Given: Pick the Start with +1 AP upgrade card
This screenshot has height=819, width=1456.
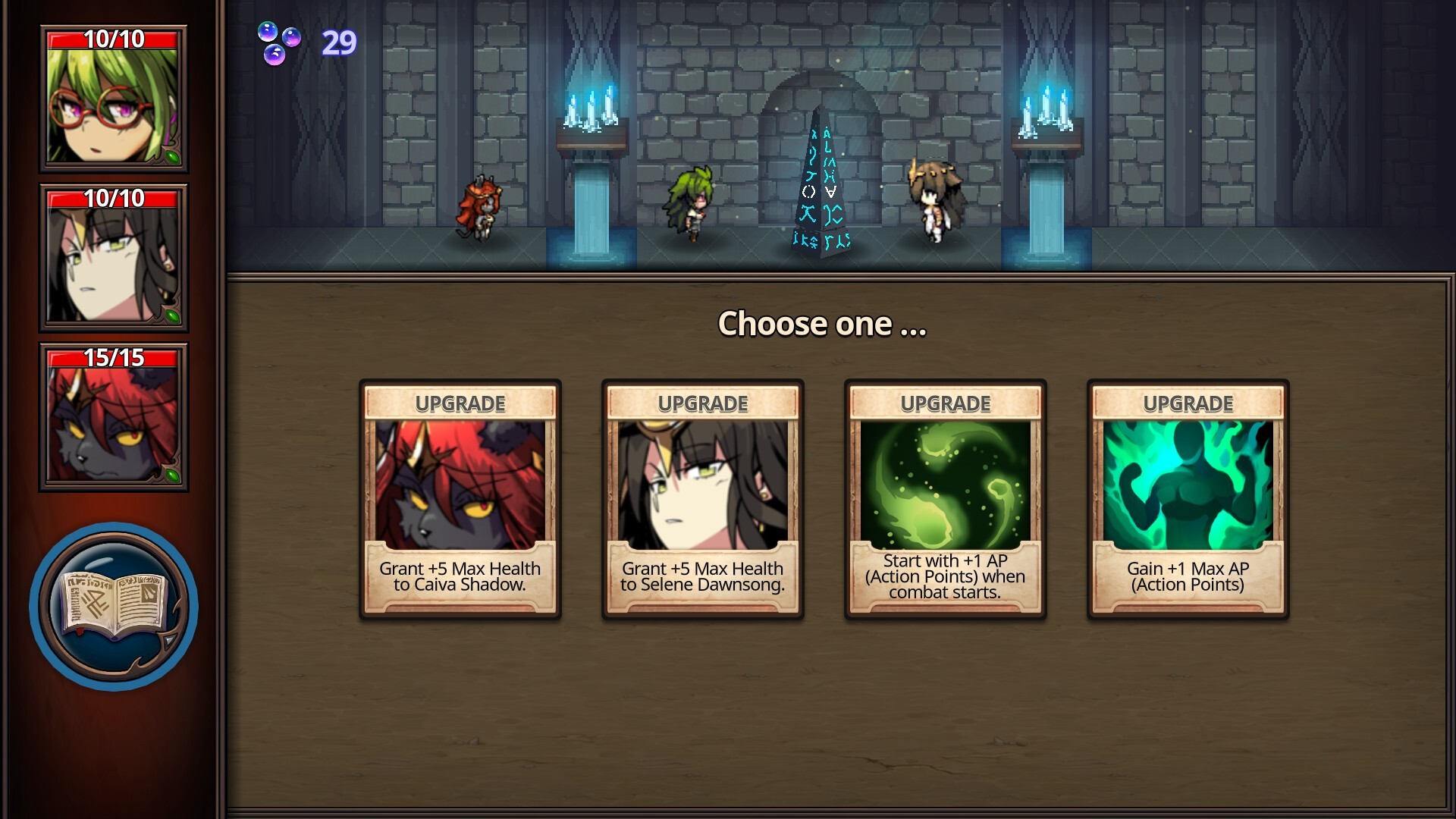Looking at the screenshot, I should click(x=946, y=499).
